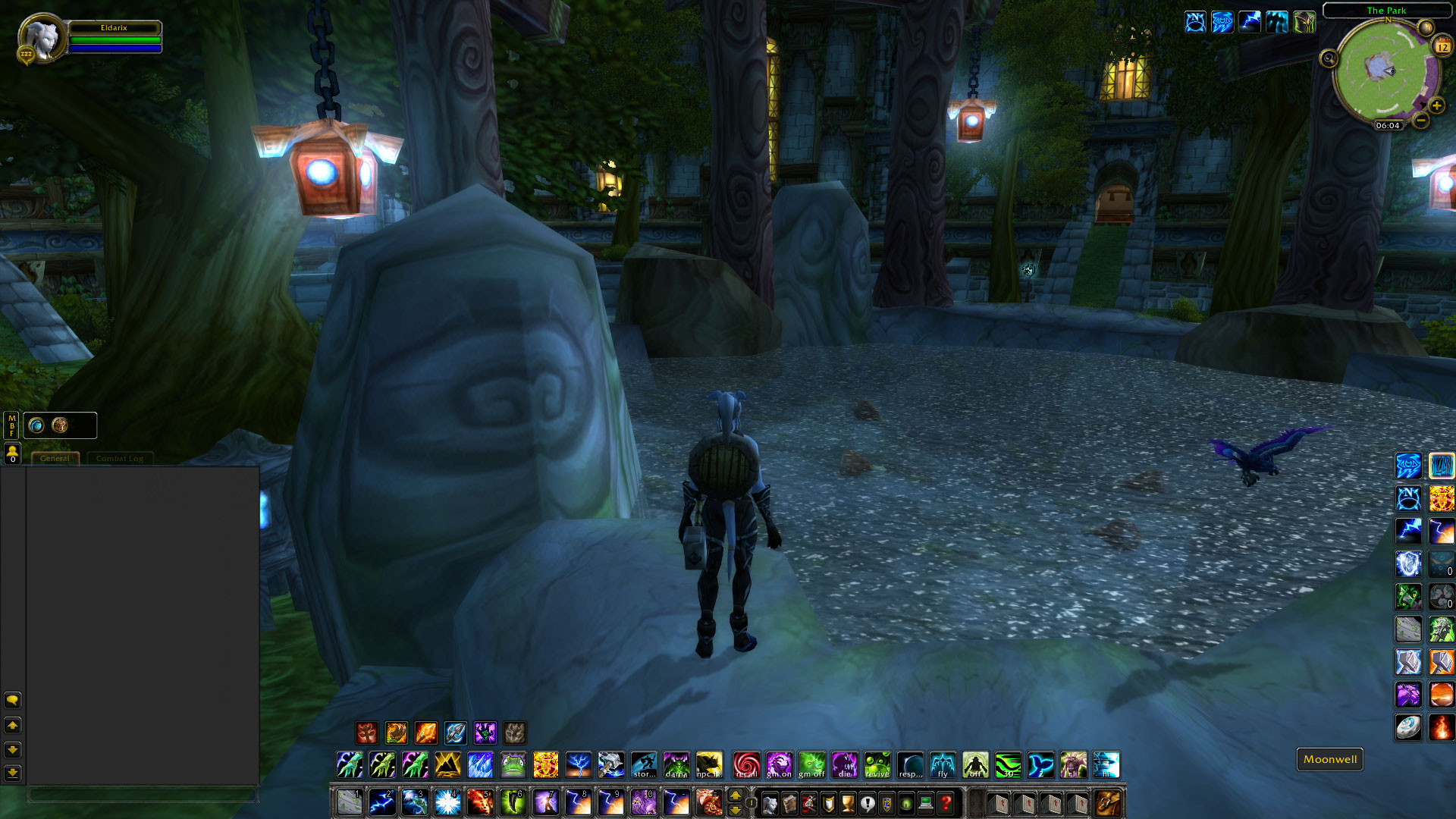Image resolution: width=1456 pixels, height=819 pixels.
Task: Toggle the PvP shield micro menu button
Action: 829,802
